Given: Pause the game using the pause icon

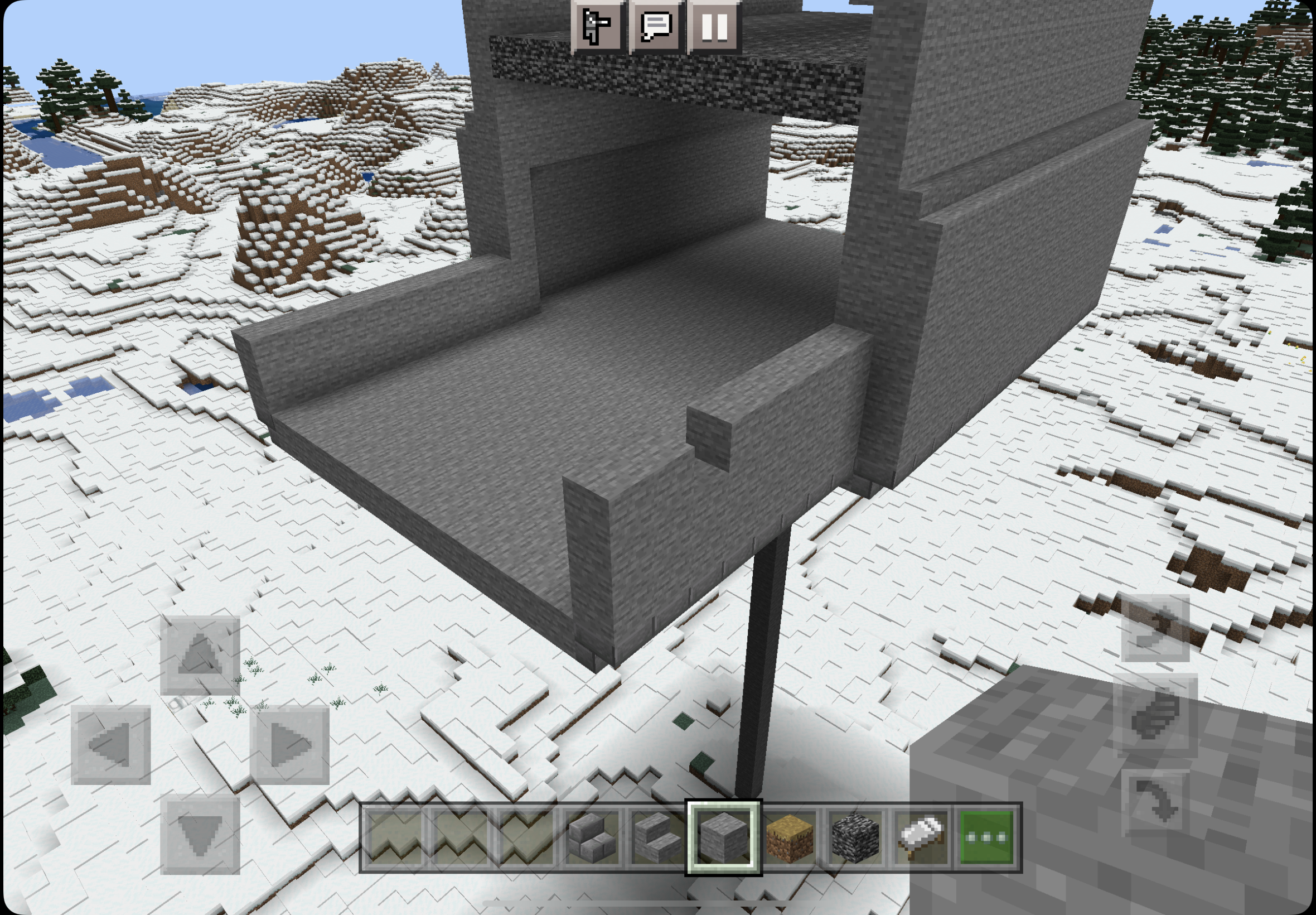Looking at the screenshot, I should pos(716,26).
